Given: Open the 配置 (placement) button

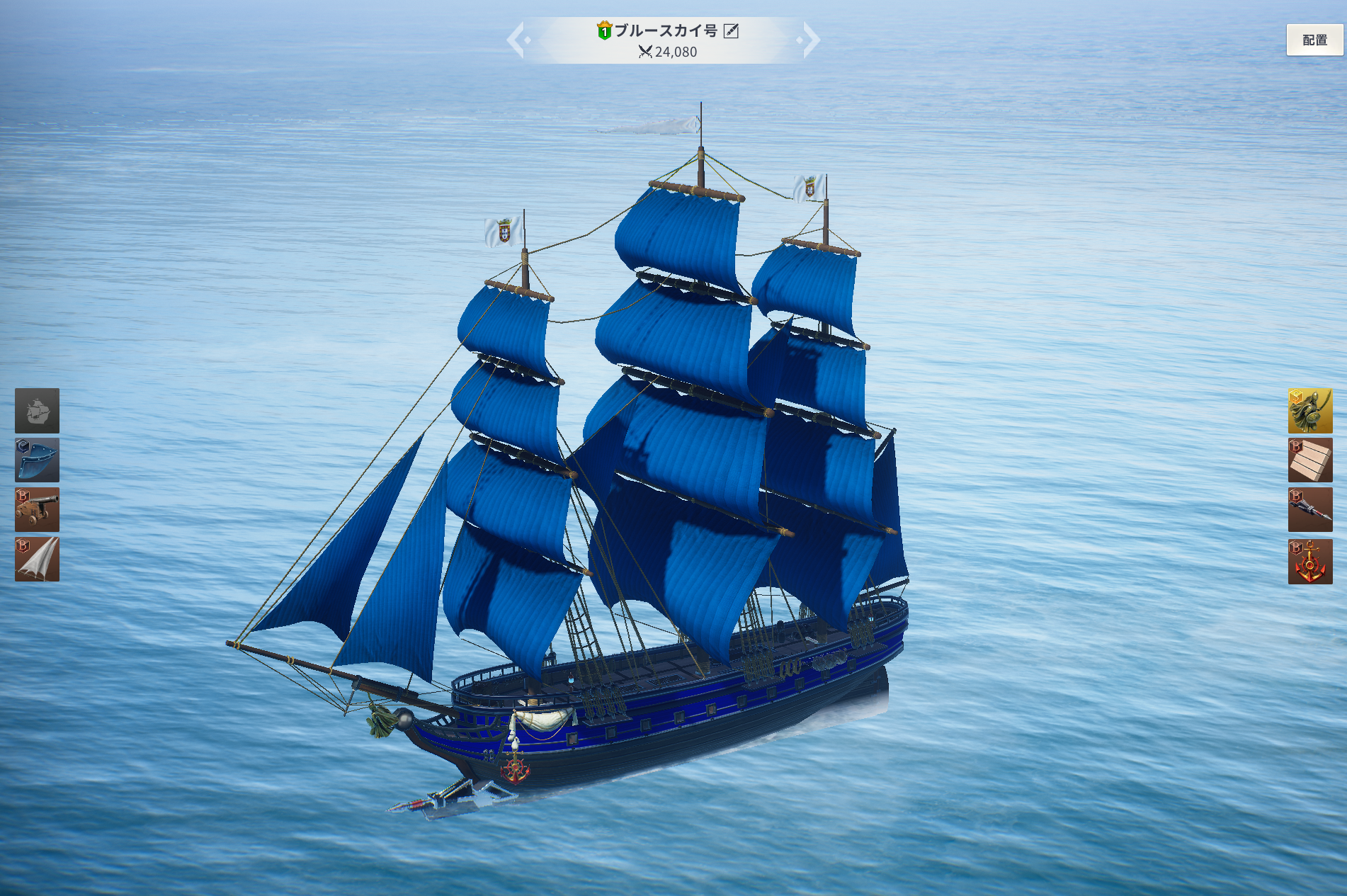Looking at the screenshot, I should coord(1314,40).
